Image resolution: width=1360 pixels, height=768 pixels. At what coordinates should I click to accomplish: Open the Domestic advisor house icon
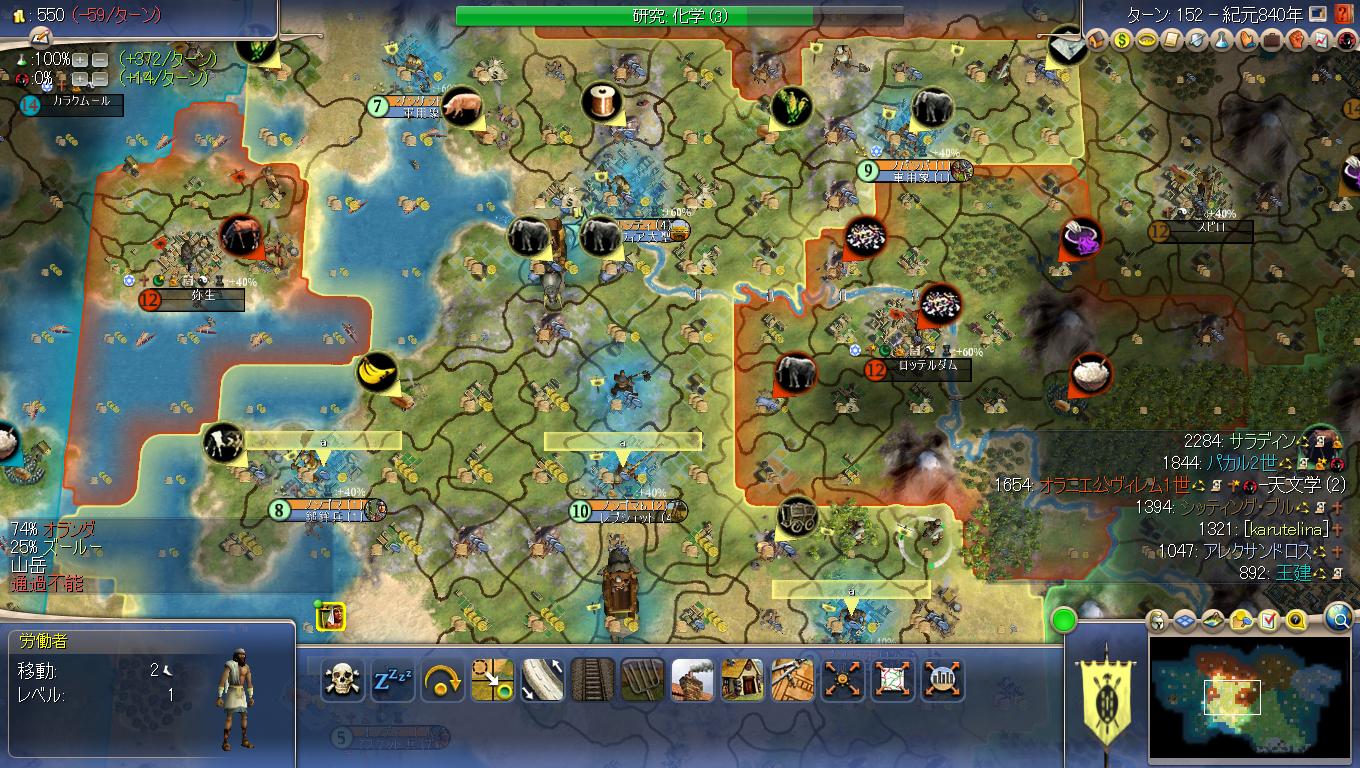(1096, 42)
